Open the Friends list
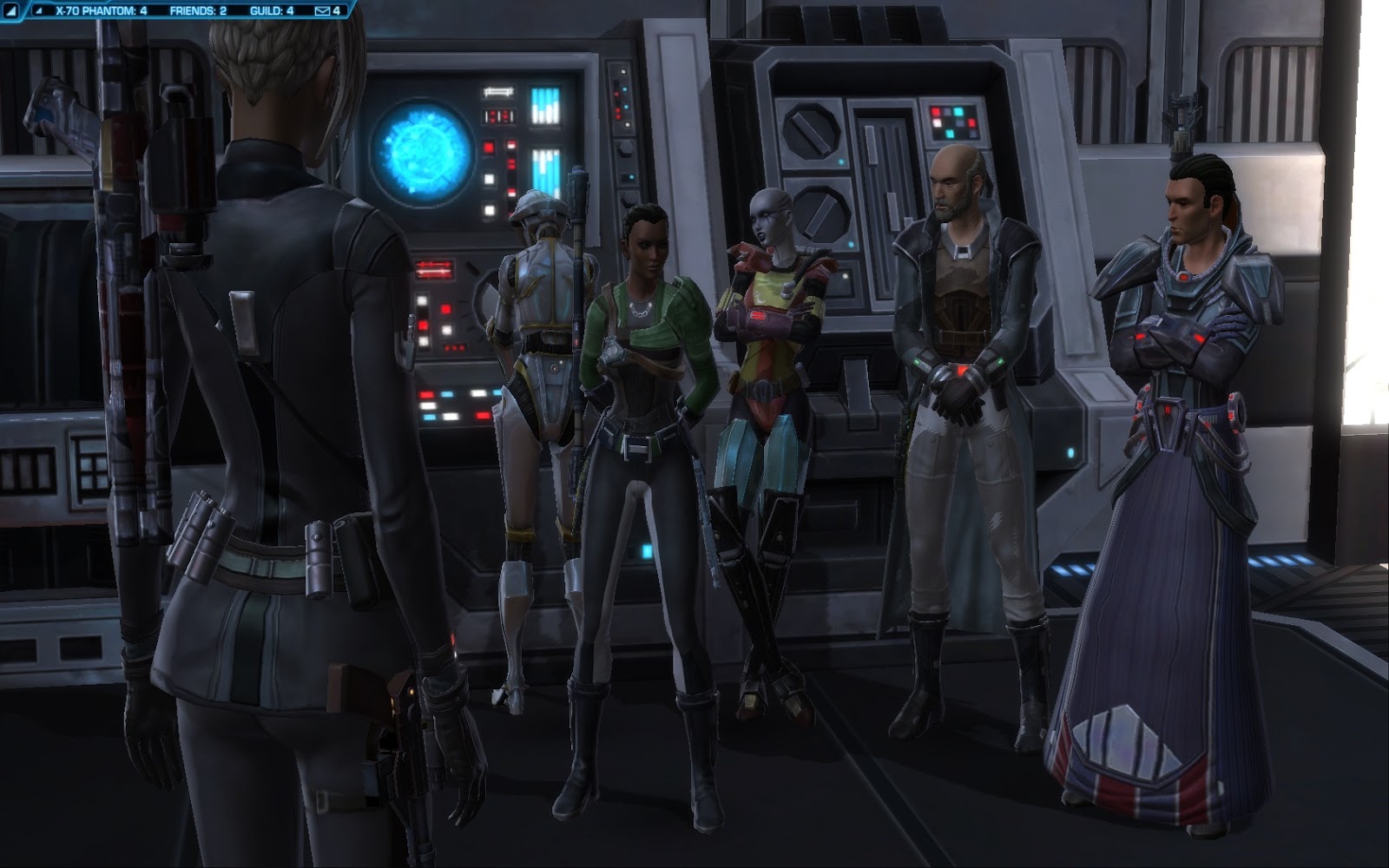Screen dimensions: 1389x868 [x=198, y=11]
